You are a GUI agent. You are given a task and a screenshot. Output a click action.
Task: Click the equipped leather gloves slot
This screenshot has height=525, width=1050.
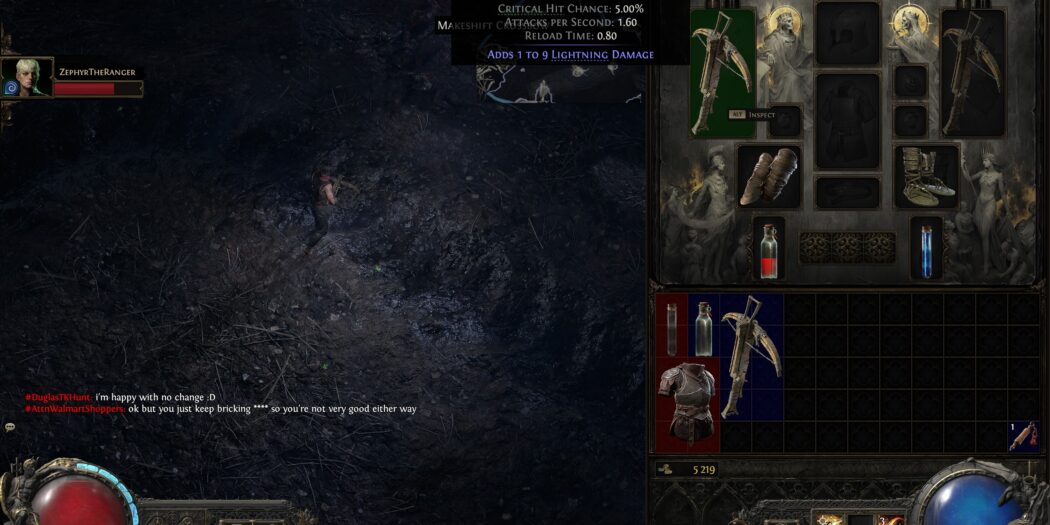tap(769, 177)
